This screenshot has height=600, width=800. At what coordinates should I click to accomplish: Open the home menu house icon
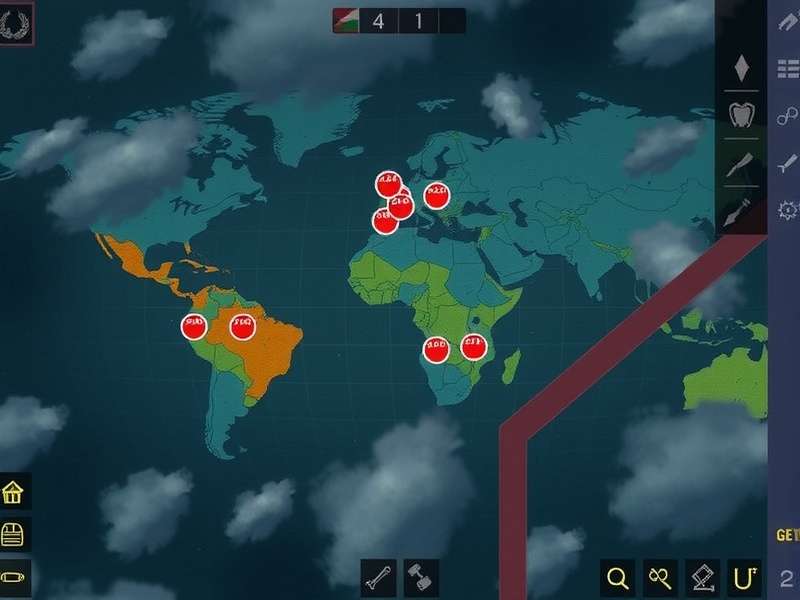pyautogui.click(x=14, y=492)
